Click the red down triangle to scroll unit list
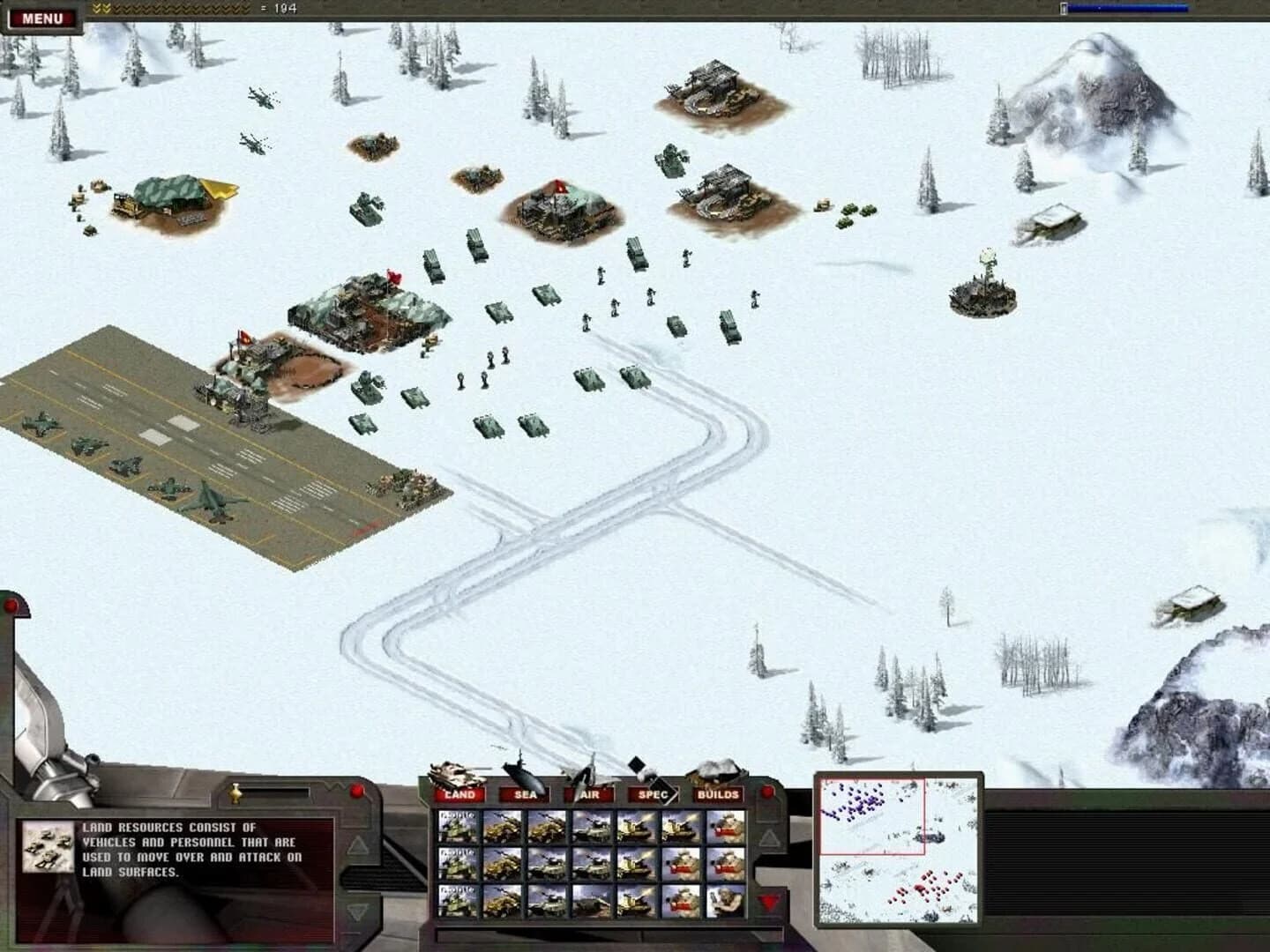The height and width of the screenshot is (952, 1270). click(x=769, y=901)
